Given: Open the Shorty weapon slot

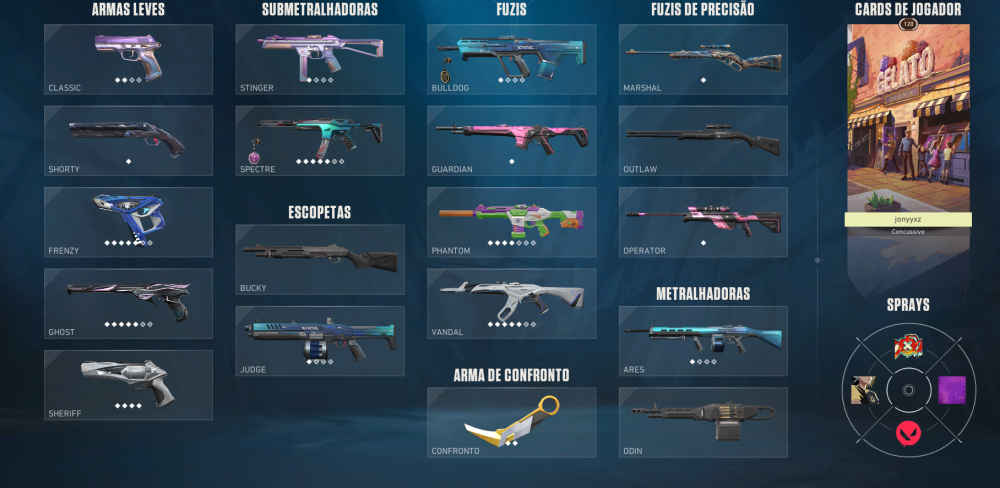Looking at the screenshot, I should pos(128,141).
